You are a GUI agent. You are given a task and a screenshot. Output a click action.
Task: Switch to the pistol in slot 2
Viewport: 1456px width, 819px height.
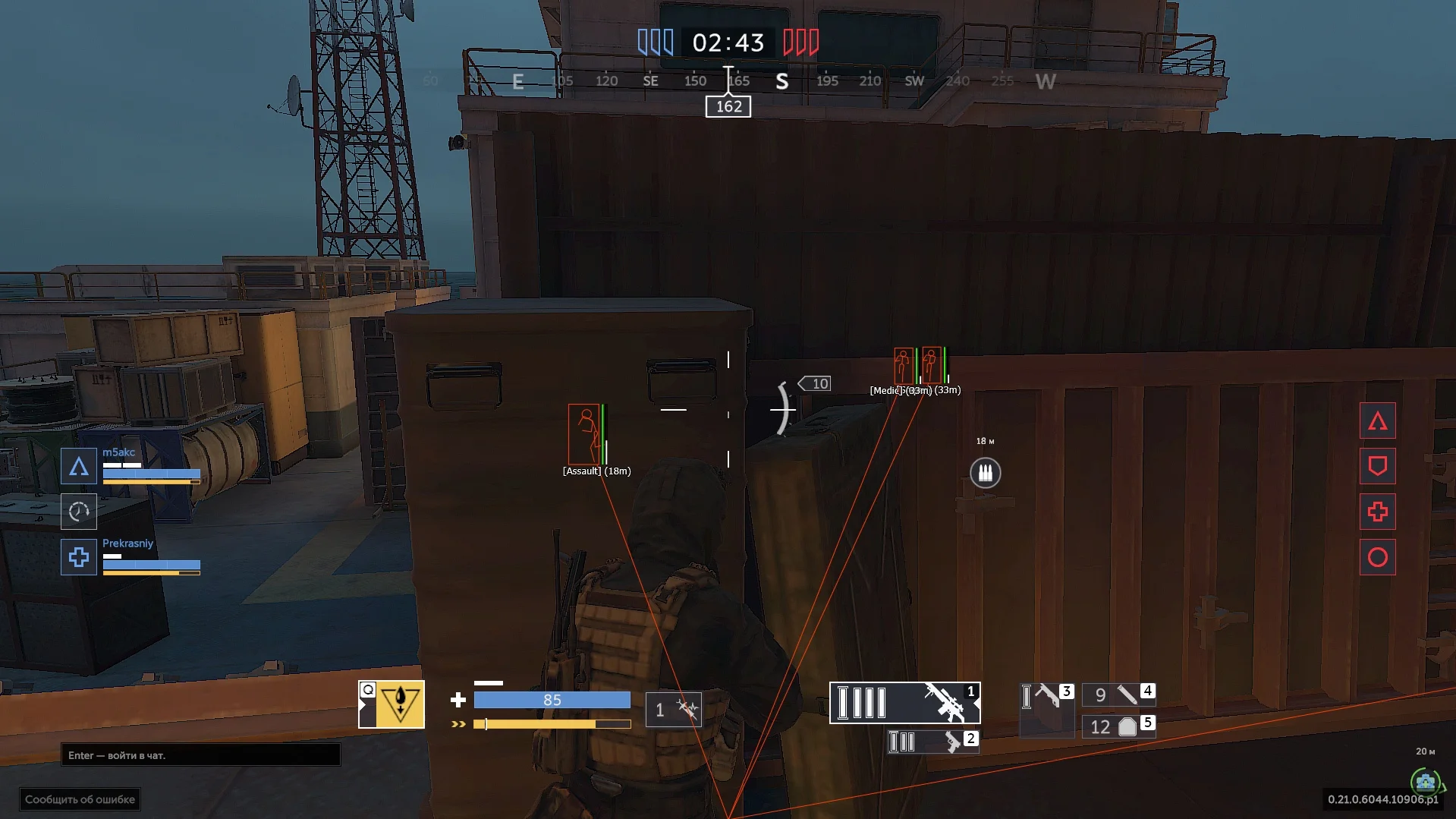(x=932, y=742)
